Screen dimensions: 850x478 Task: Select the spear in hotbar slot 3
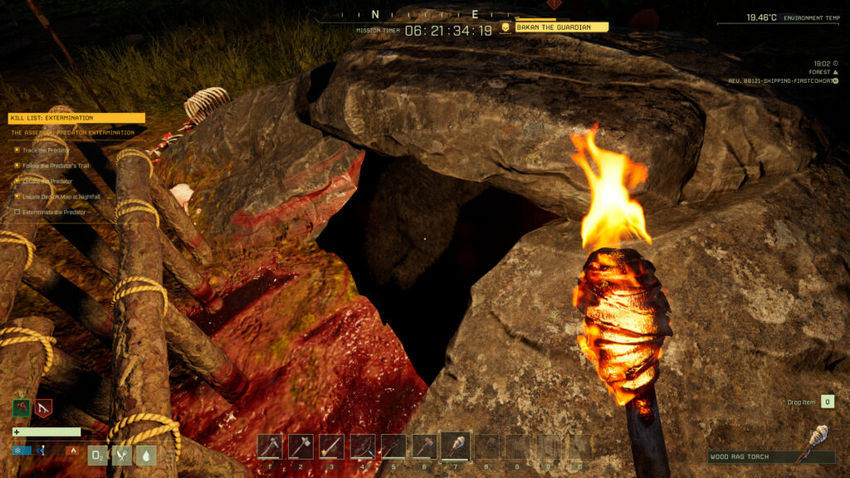tap(332, 446)
